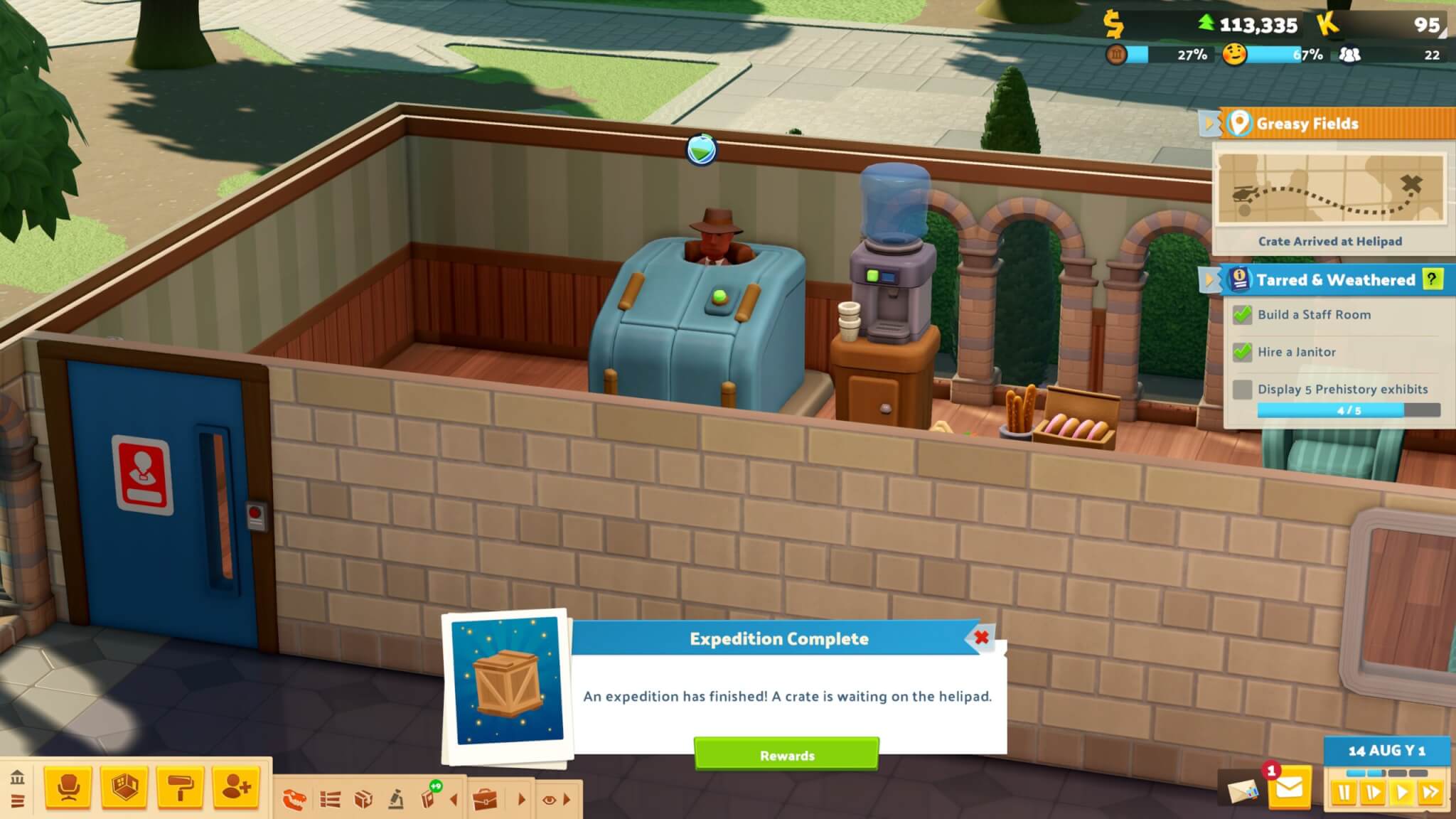
Task: Toggle the eye visualisation mode
Action: pyautogui.click(x=549, y=800)
